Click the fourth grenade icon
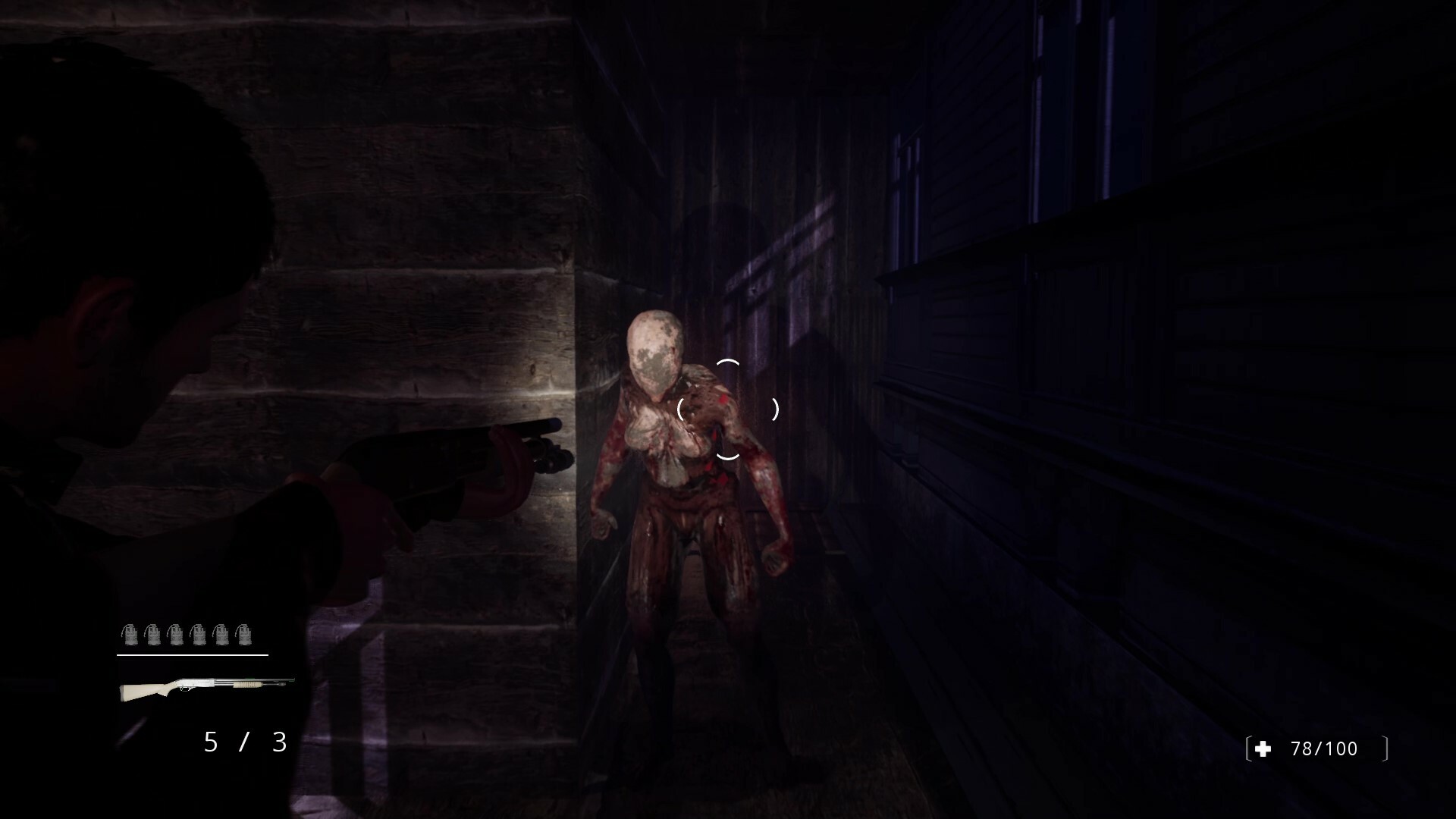 [199, 634]
